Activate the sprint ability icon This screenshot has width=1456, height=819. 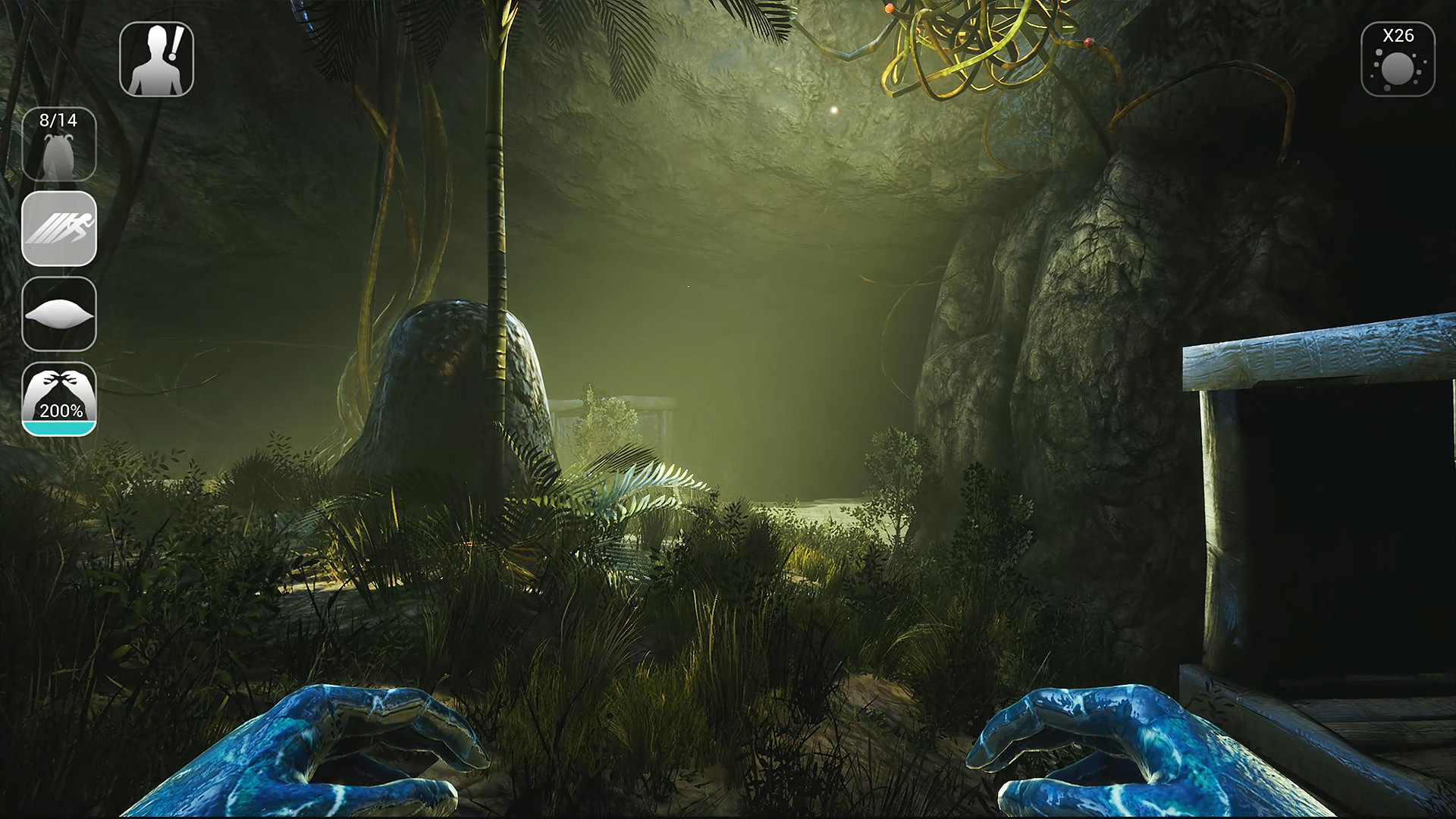(59, 230)
